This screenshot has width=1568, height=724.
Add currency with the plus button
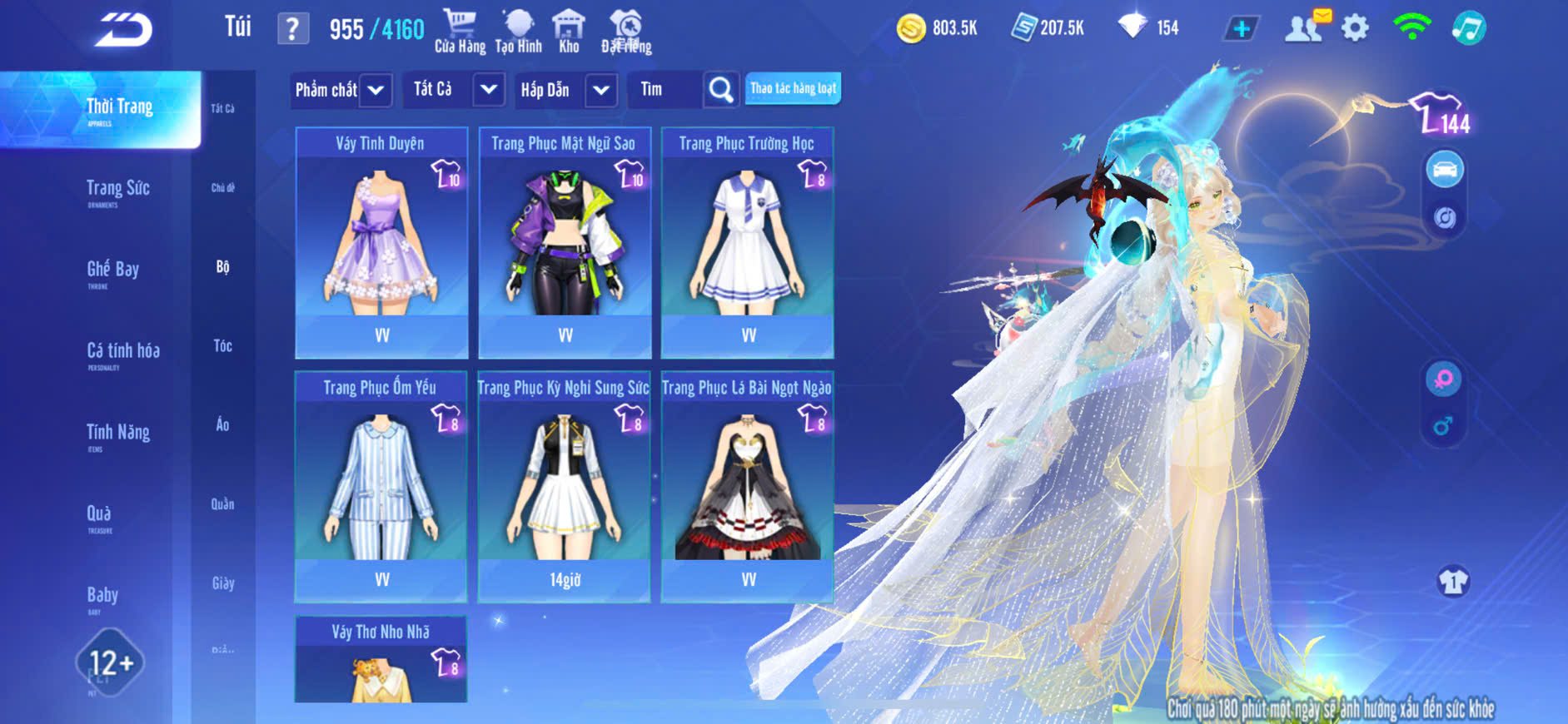[1241, 28]
